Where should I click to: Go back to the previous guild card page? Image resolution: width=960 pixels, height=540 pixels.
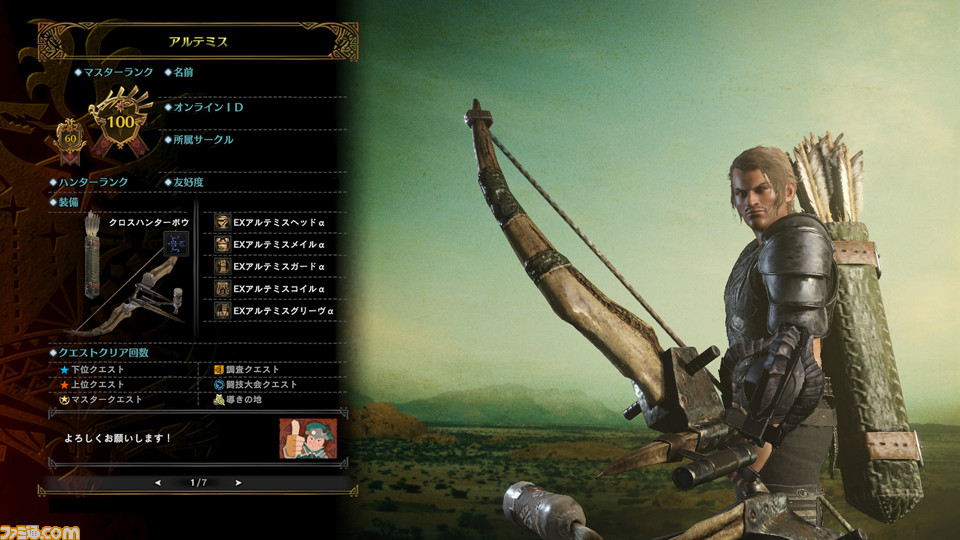tap(157, 482)
